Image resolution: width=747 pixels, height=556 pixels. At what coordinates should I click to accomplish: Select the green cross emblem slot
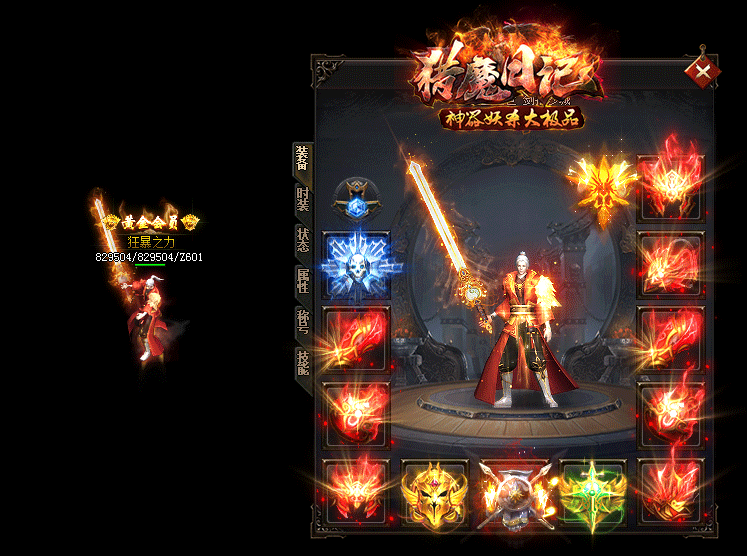pos(592,492)
